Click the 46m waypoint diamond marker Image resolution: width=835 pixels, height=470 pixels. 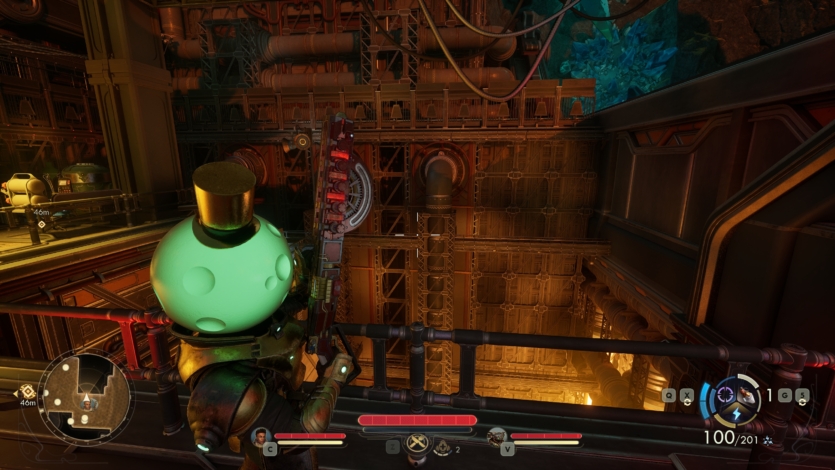39,225
